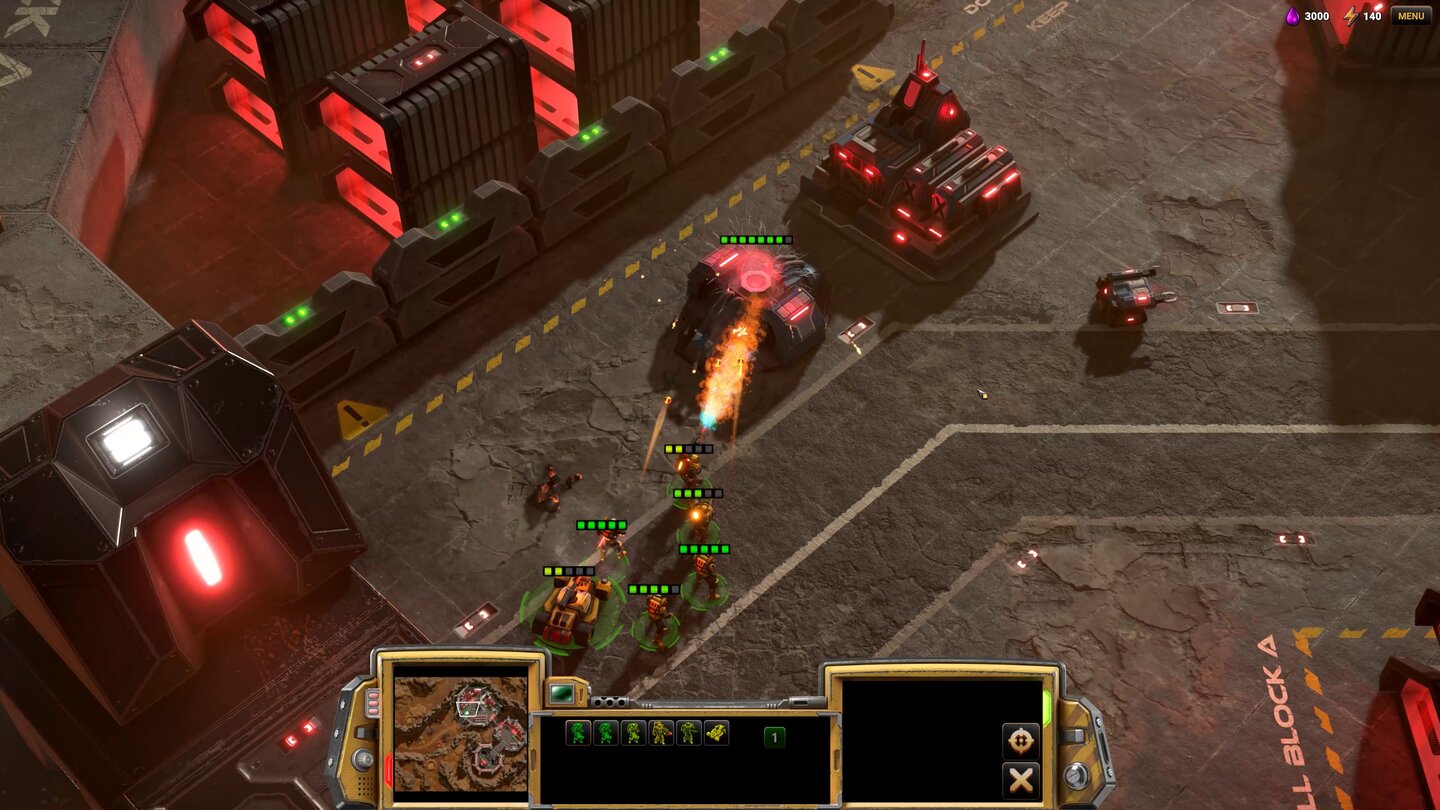Select the vehicle portrait in the unit panel

pos(716,732)
